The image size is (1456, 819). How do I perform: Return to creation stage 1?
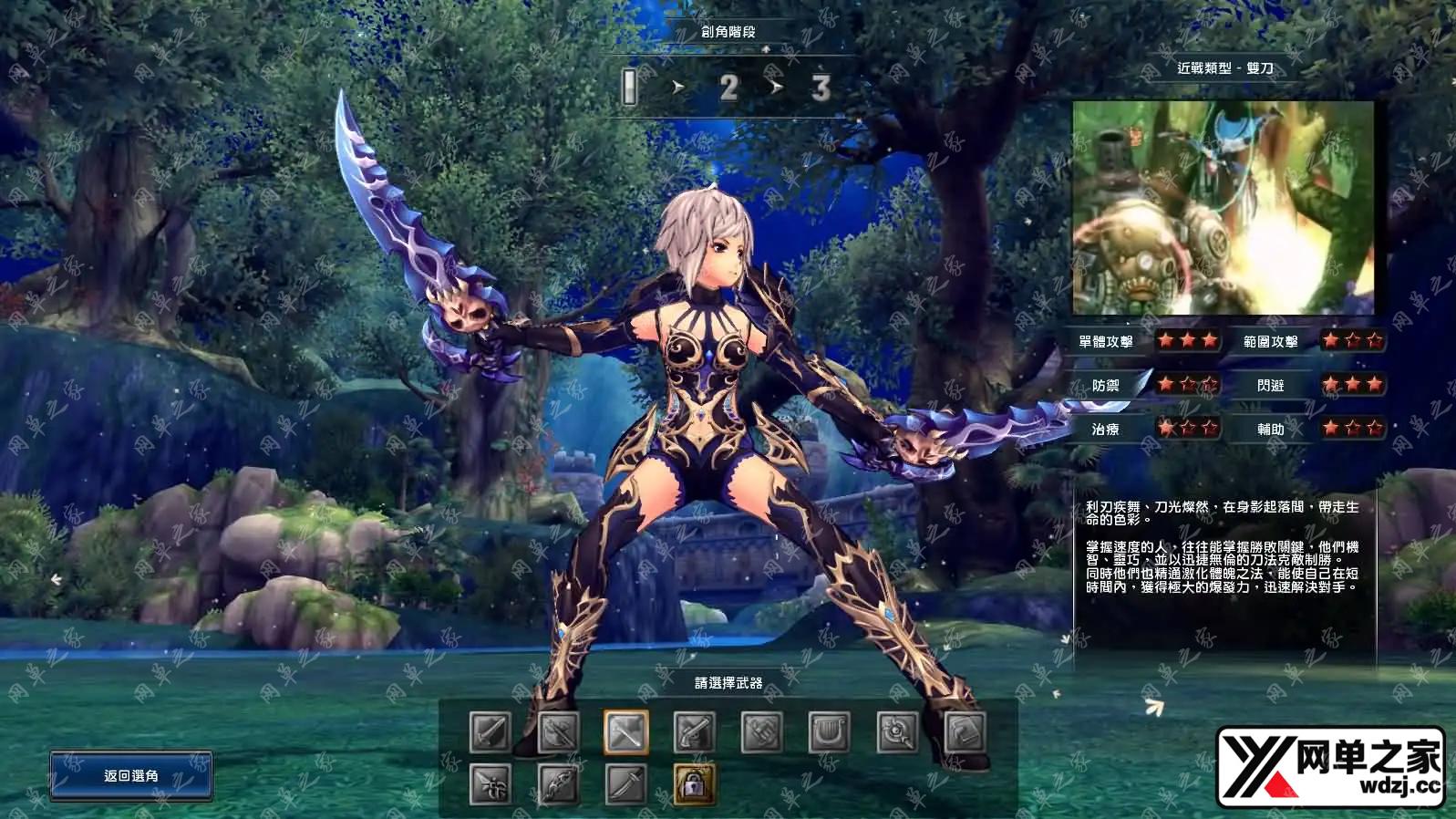coord(629,88)
